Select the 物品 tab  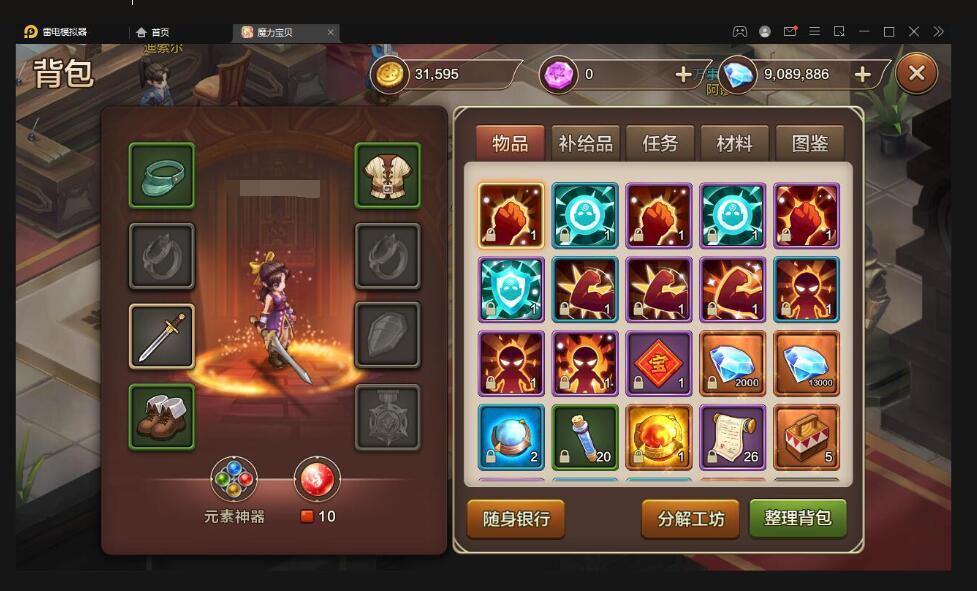coord(510,143)
